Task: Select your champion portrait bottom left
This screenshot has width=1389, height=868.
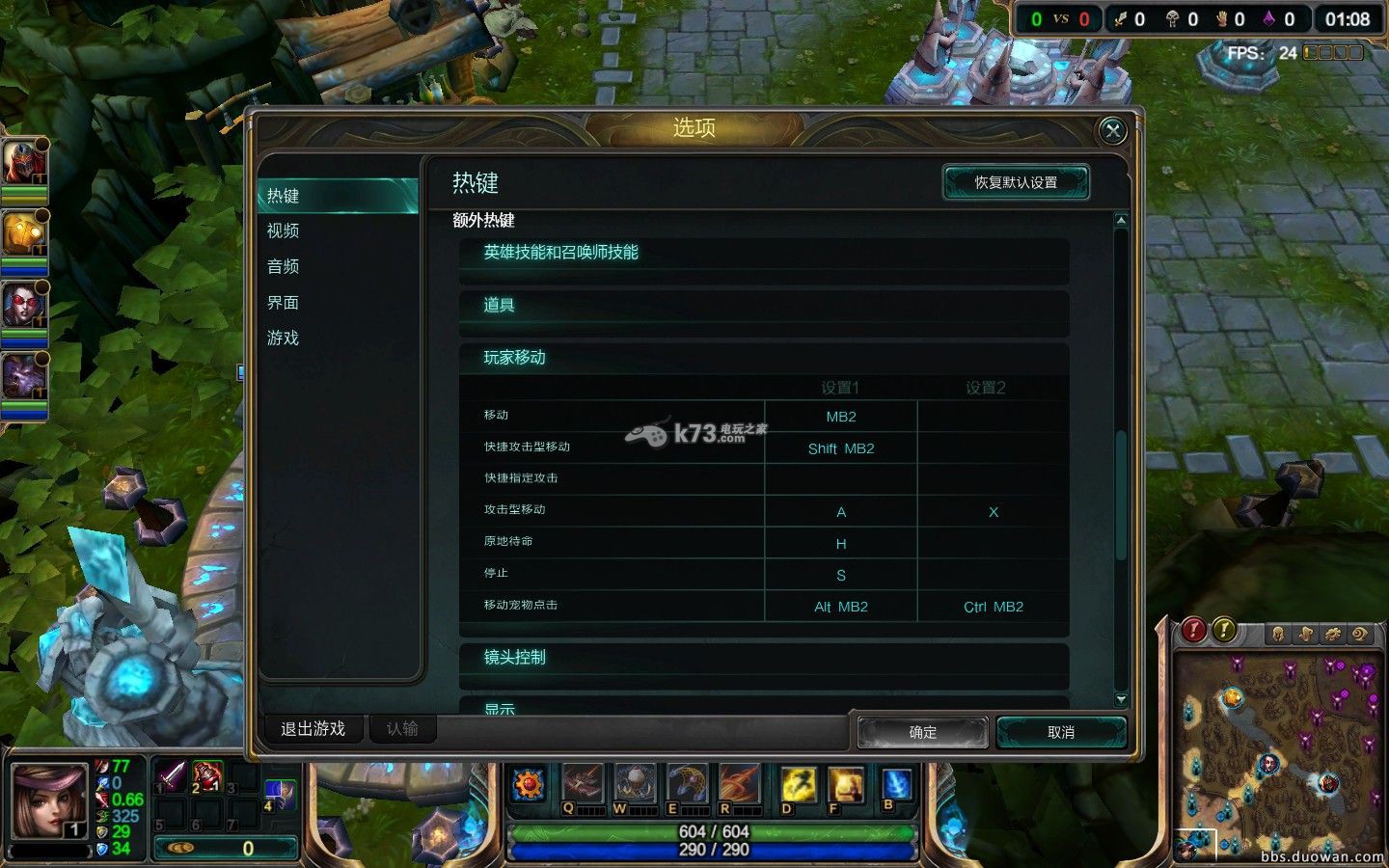Action: [49, 801]
